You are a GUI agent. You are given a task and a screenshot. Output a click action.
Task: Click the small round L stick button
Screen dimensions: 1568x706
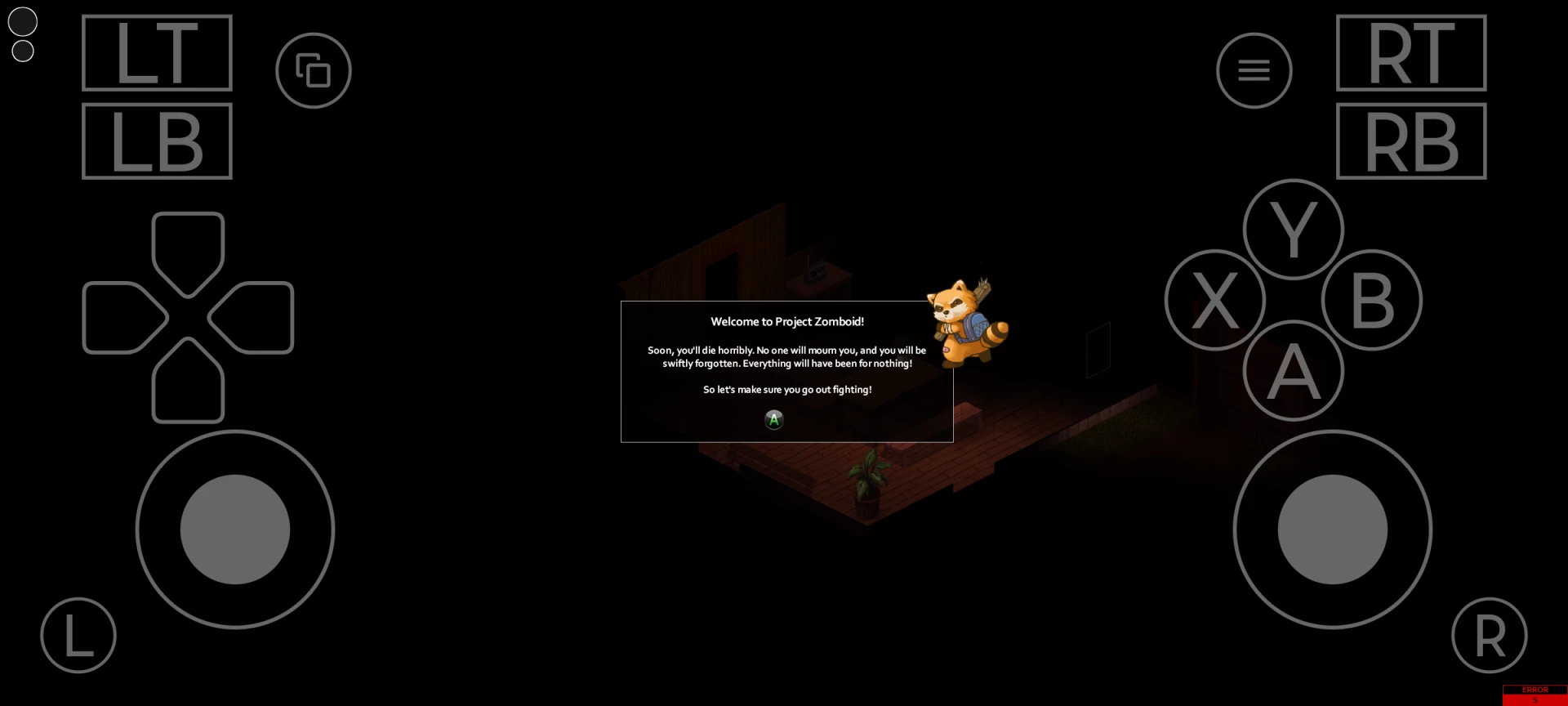pos(78,635)
